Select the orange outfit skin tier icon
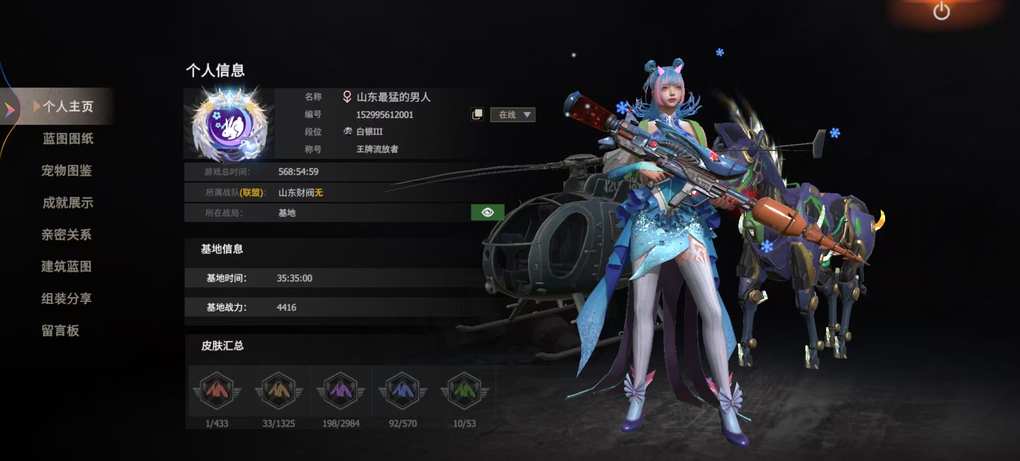This screenshot has height=461, width=1020. pyautogui.click(x=277, y=389)
